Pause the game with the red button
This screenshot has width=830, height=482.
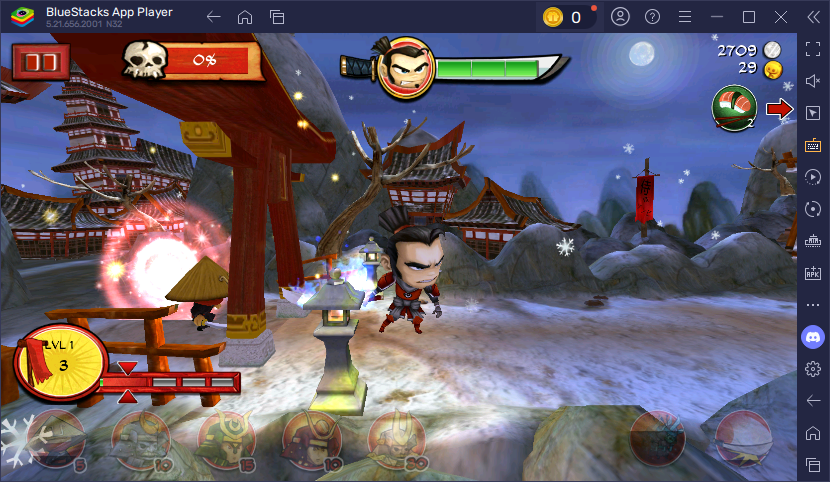(x=41, y=62)
